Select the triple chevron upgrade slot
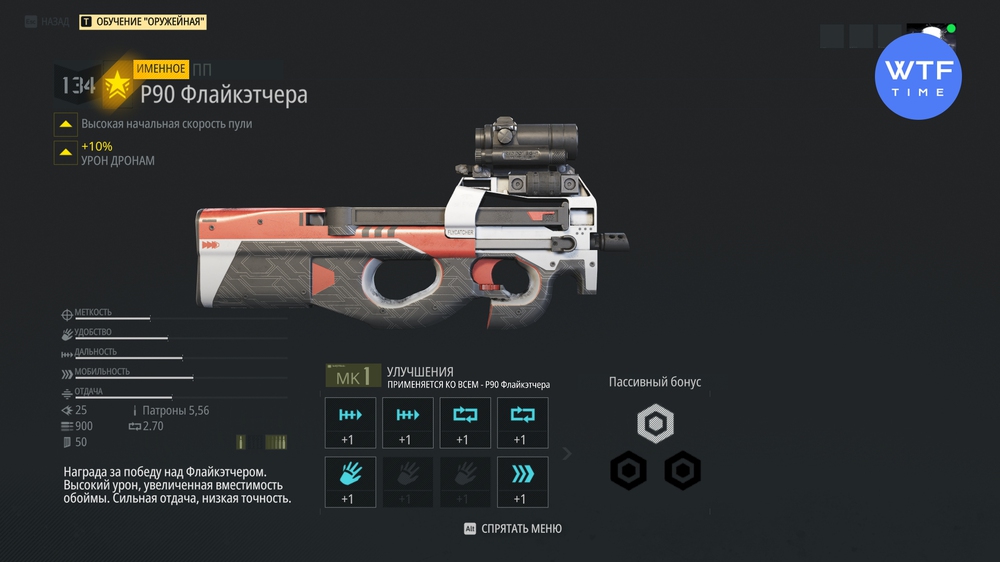 tap(522, 481)
